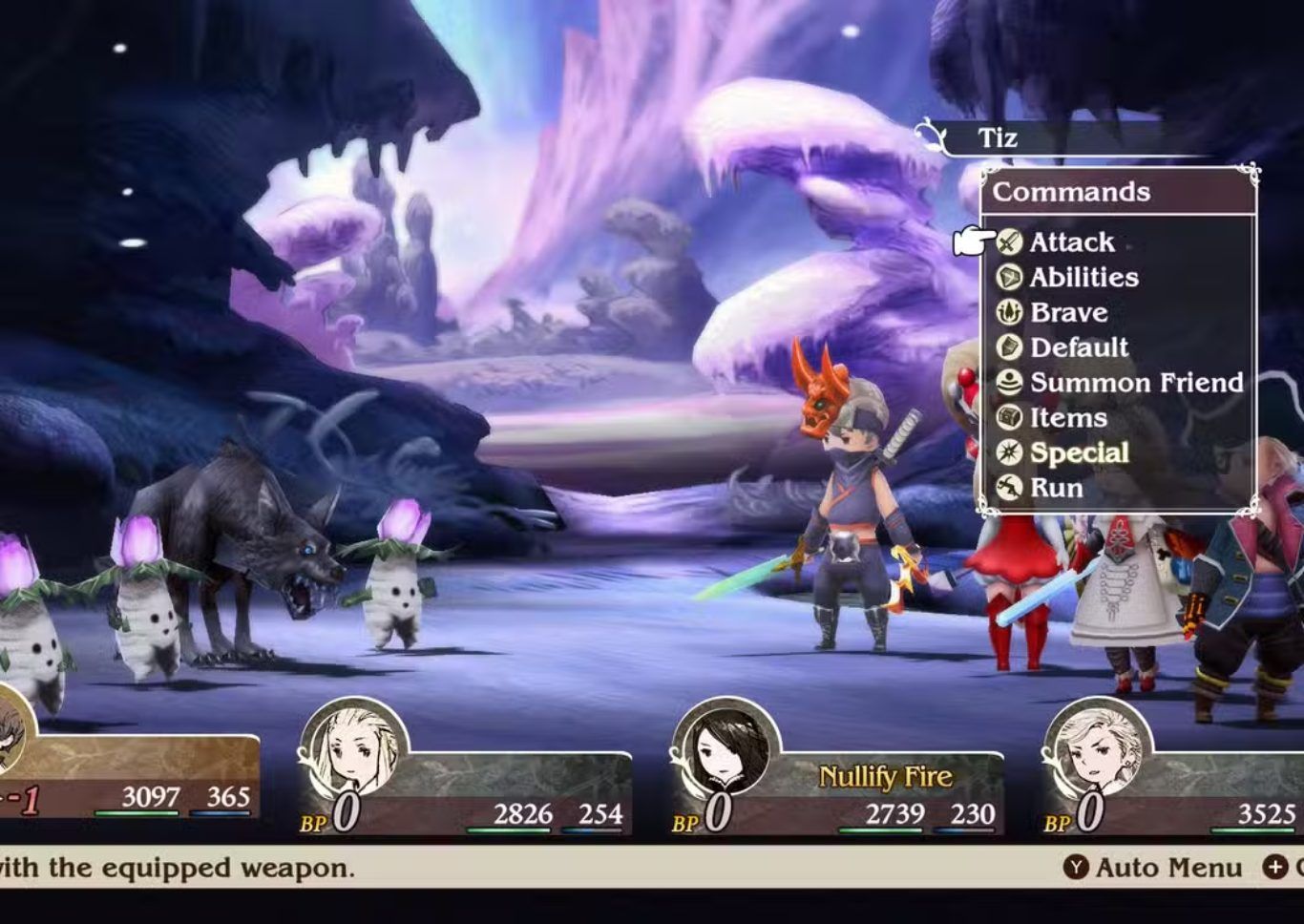Select the Attack command
This screenshot has height=924, width=1304.
tap(1070, 242)
